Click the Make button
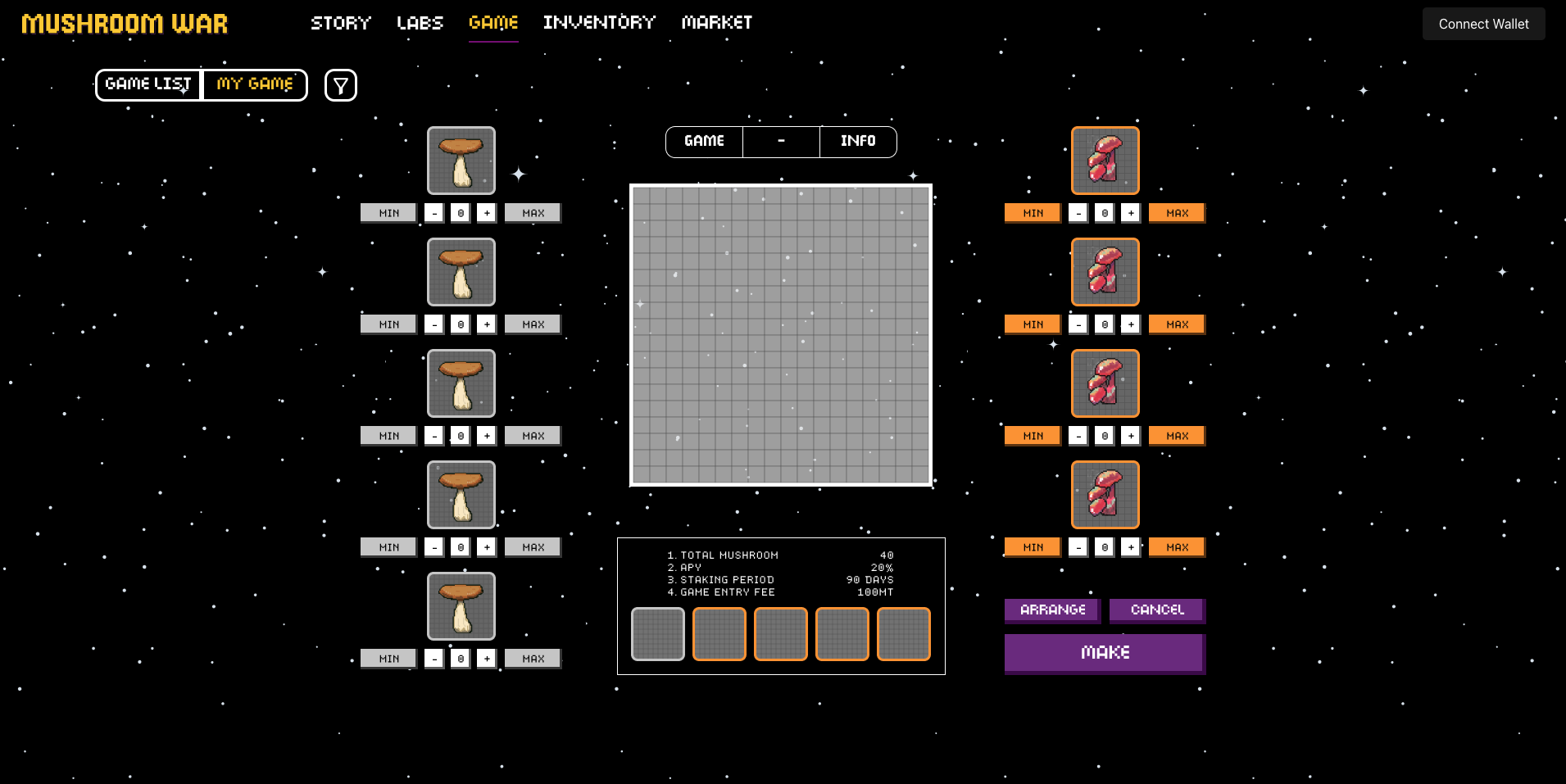 point(1105,652)
